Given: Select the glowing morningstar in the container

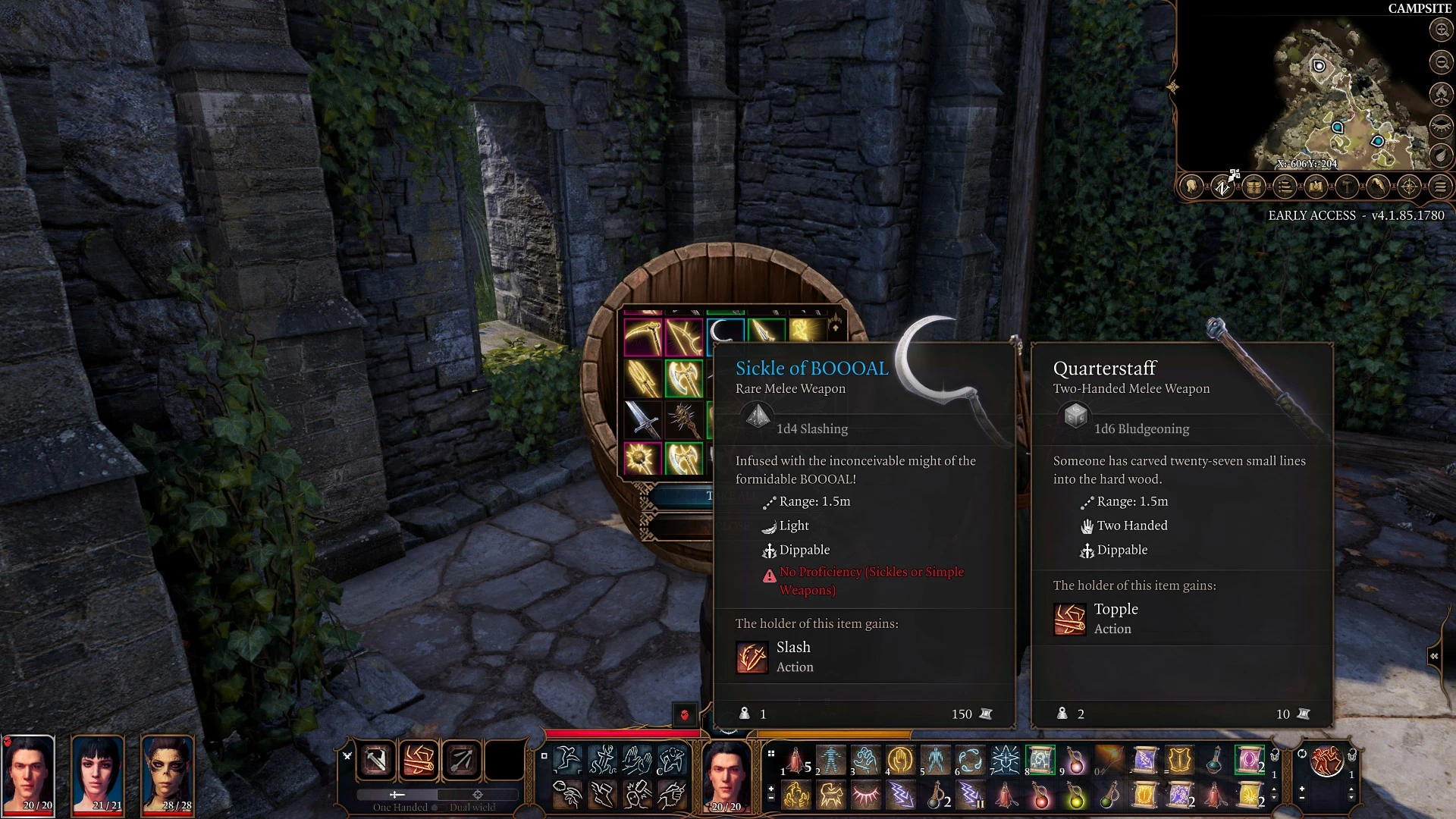Looking at the screenshot, I should tap(643, 458).
